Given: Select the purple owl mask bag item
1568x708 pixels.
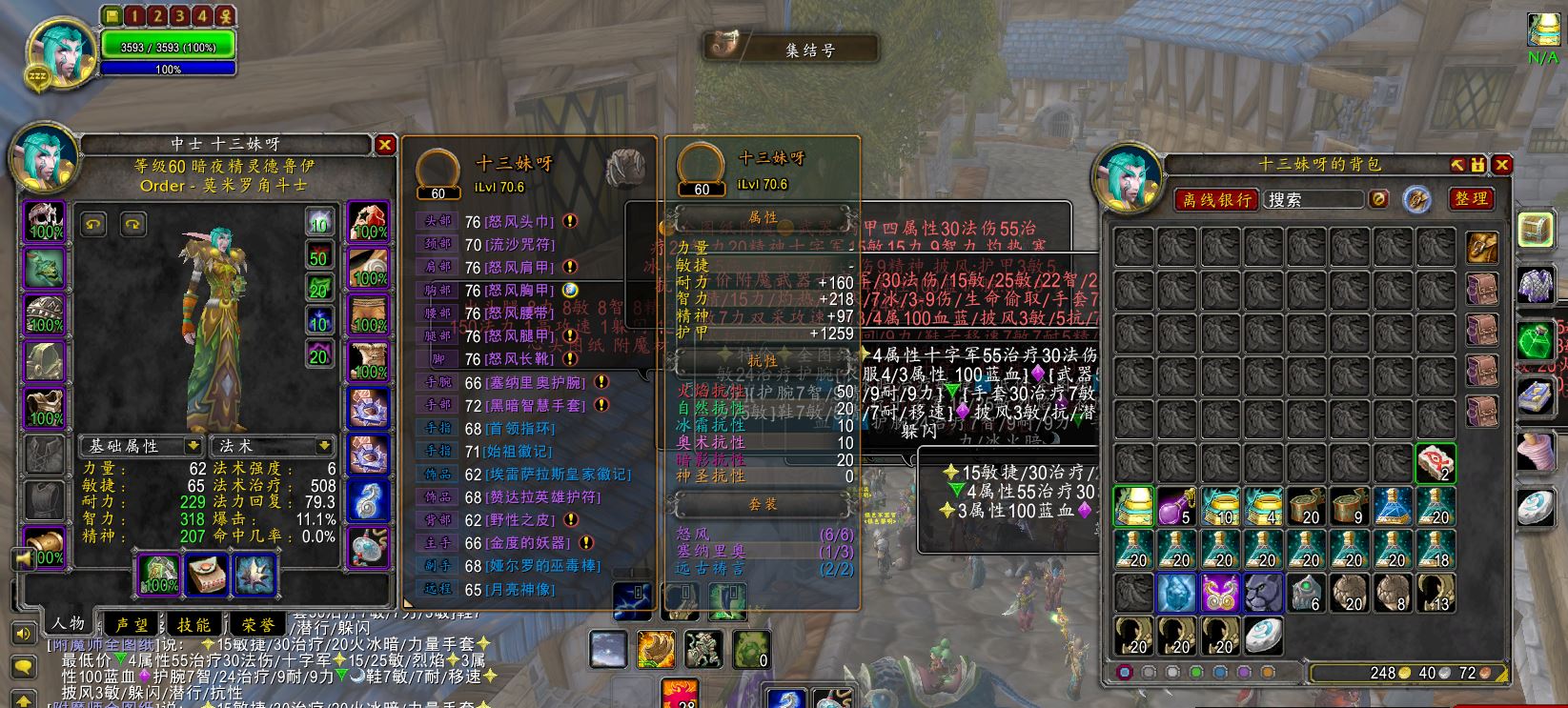Looking at the screenshot, I should coord(1219,593).
